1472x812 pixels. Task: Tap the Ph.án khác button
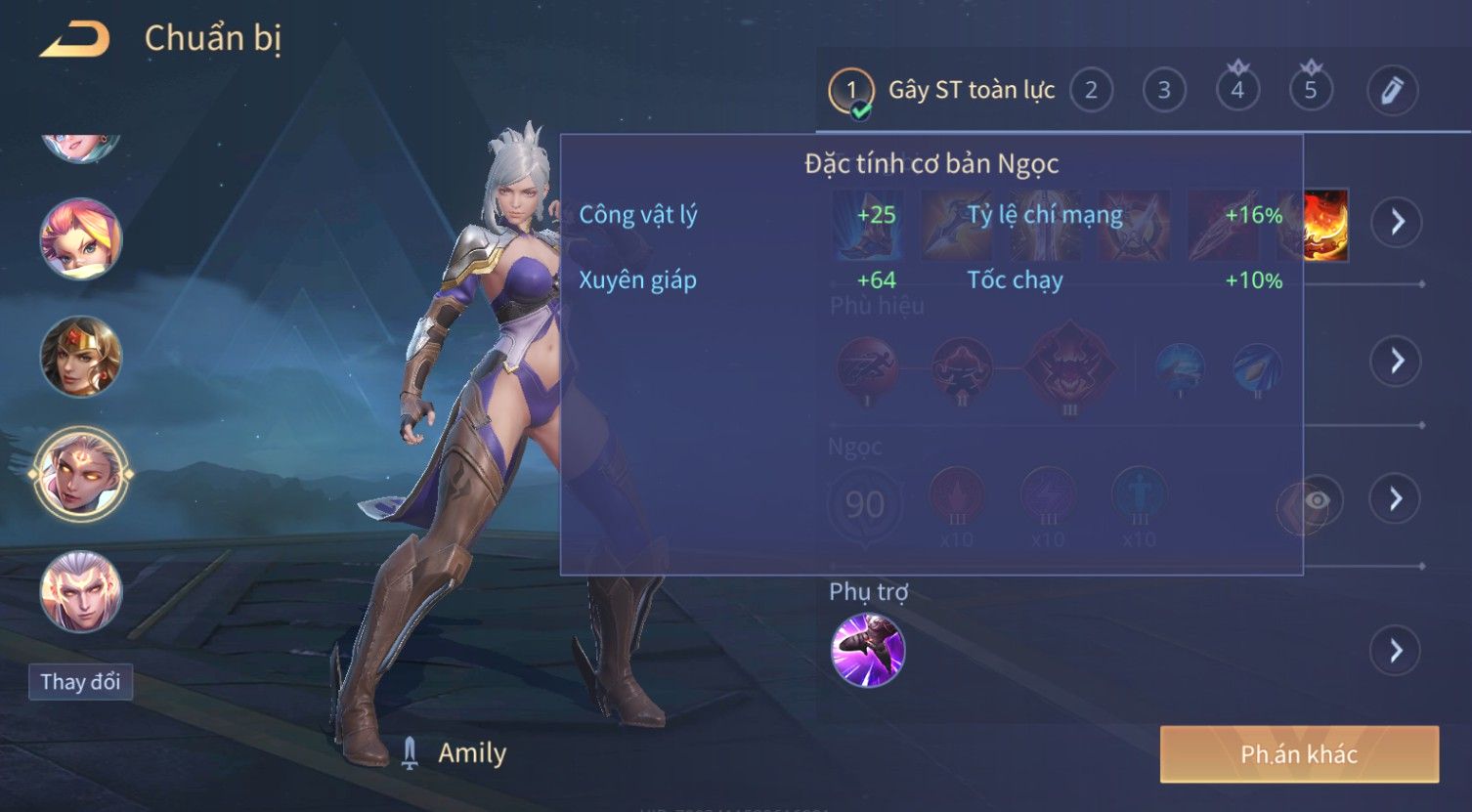(x=1299, y=754)
